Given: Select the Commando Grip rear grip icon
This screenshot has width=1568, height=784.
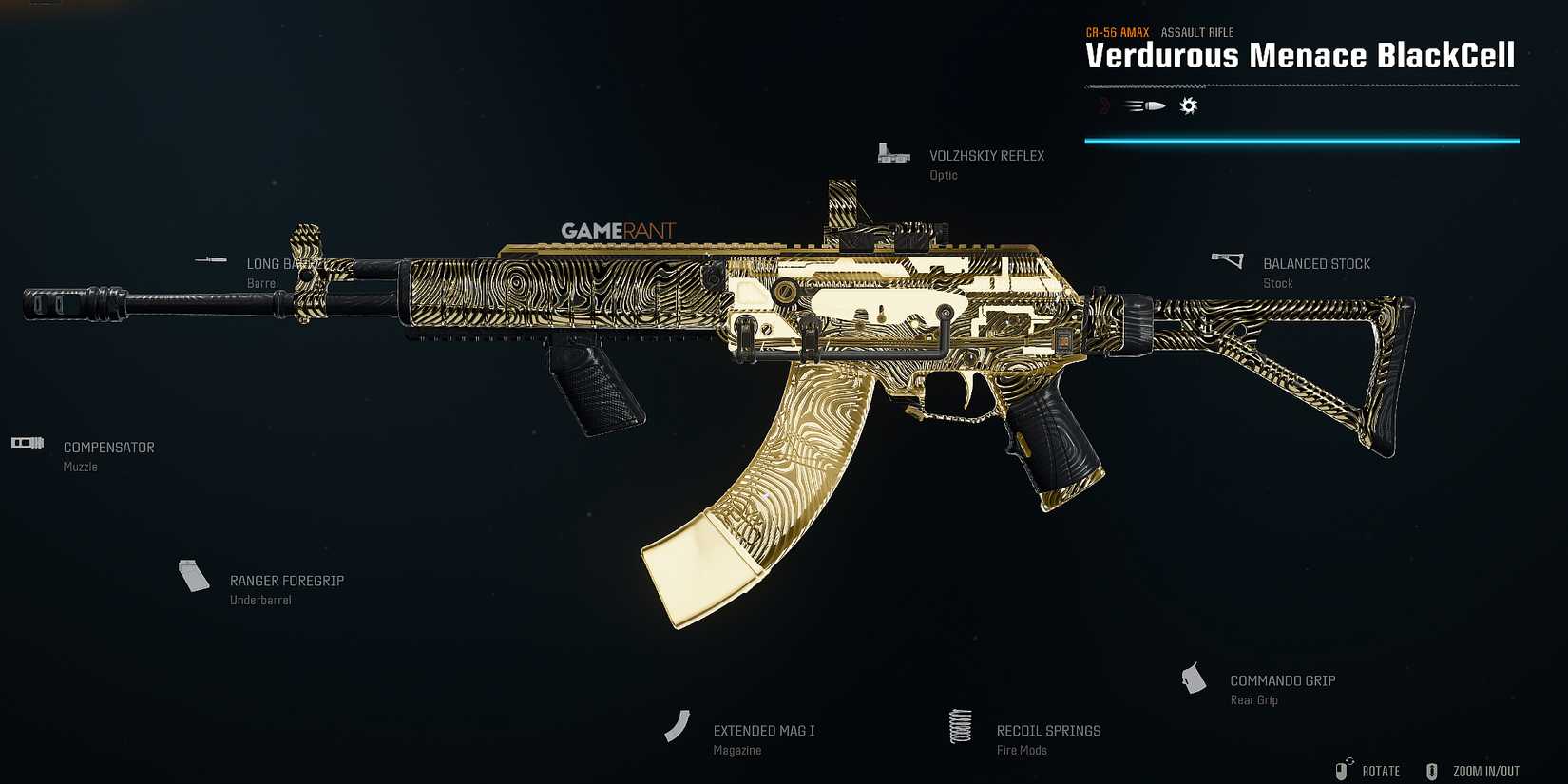Looking at the screenshot, I should click(x=1194, y=679).
